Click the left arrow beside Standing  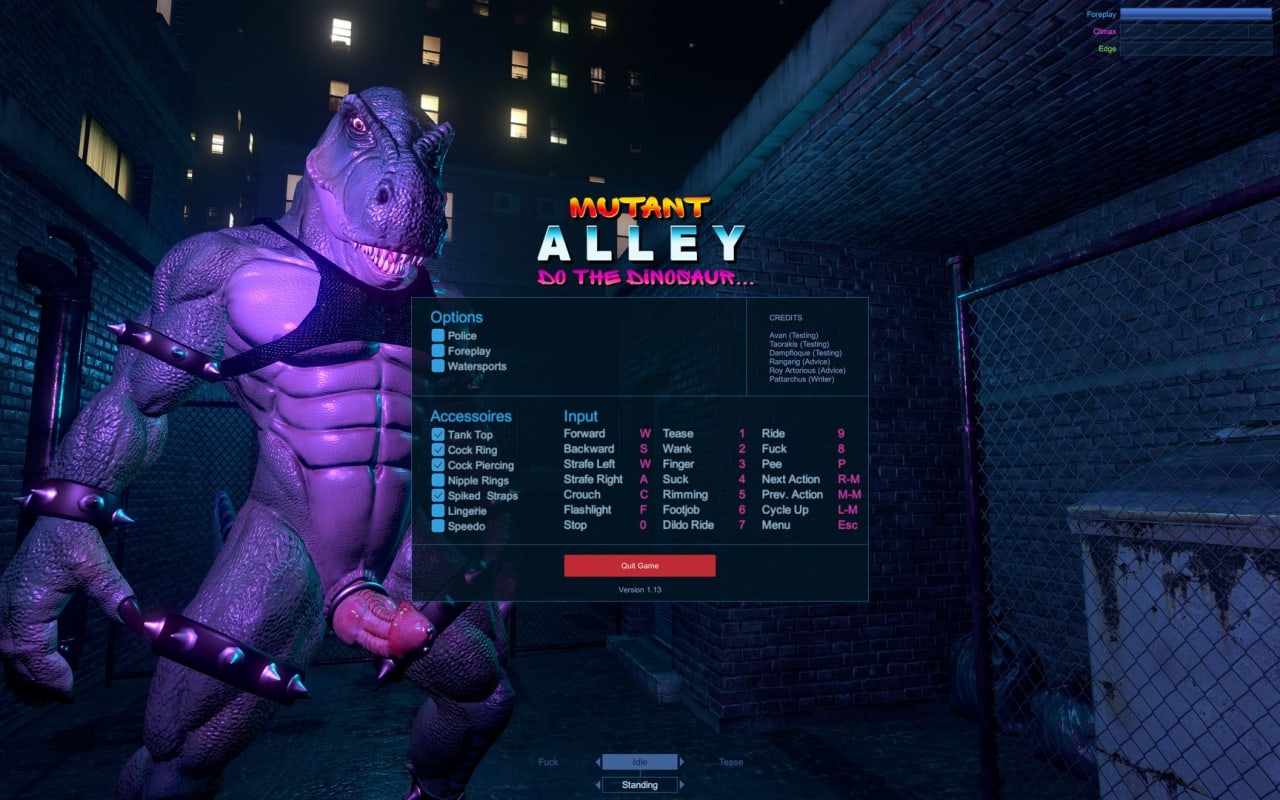pyautogui.click(x=598, y=785)
